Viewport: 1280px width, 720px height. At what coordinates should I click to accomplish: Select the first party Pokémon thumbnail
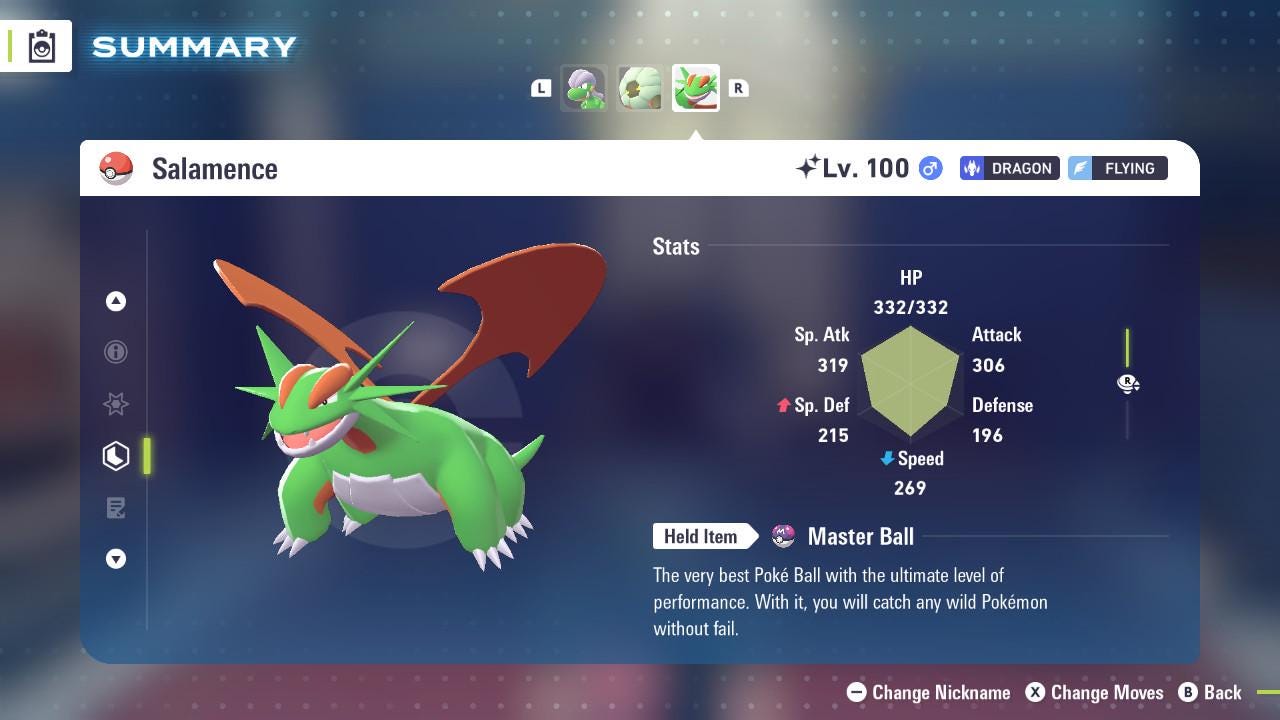pos(584,88)
